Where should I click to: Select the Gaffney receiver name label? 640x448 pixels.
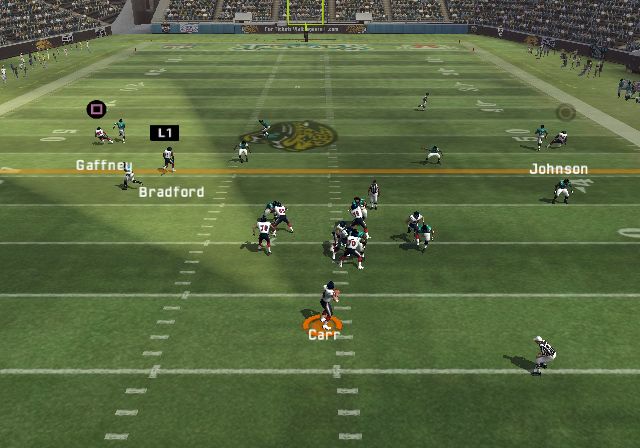104,166
